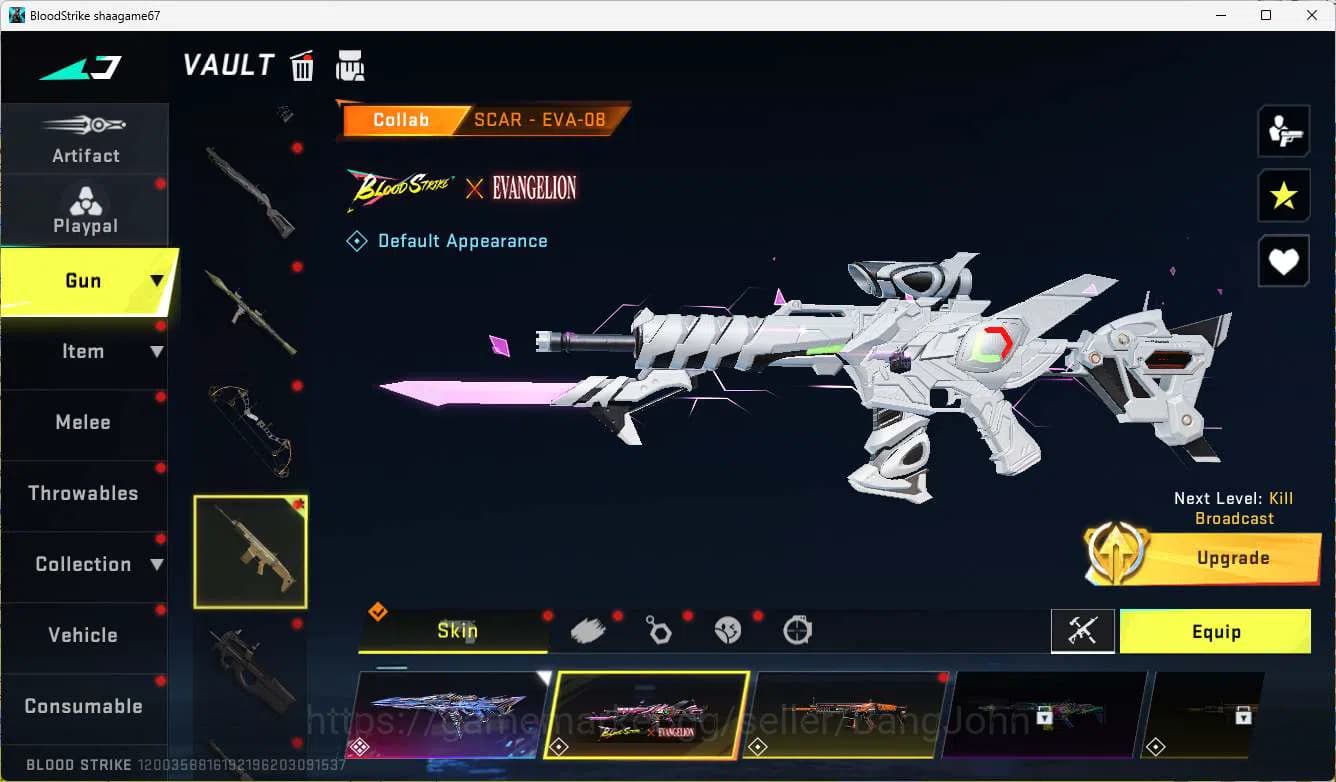Toggle the heart like button
1336x782 pixels.
[x=1284, y=261]
